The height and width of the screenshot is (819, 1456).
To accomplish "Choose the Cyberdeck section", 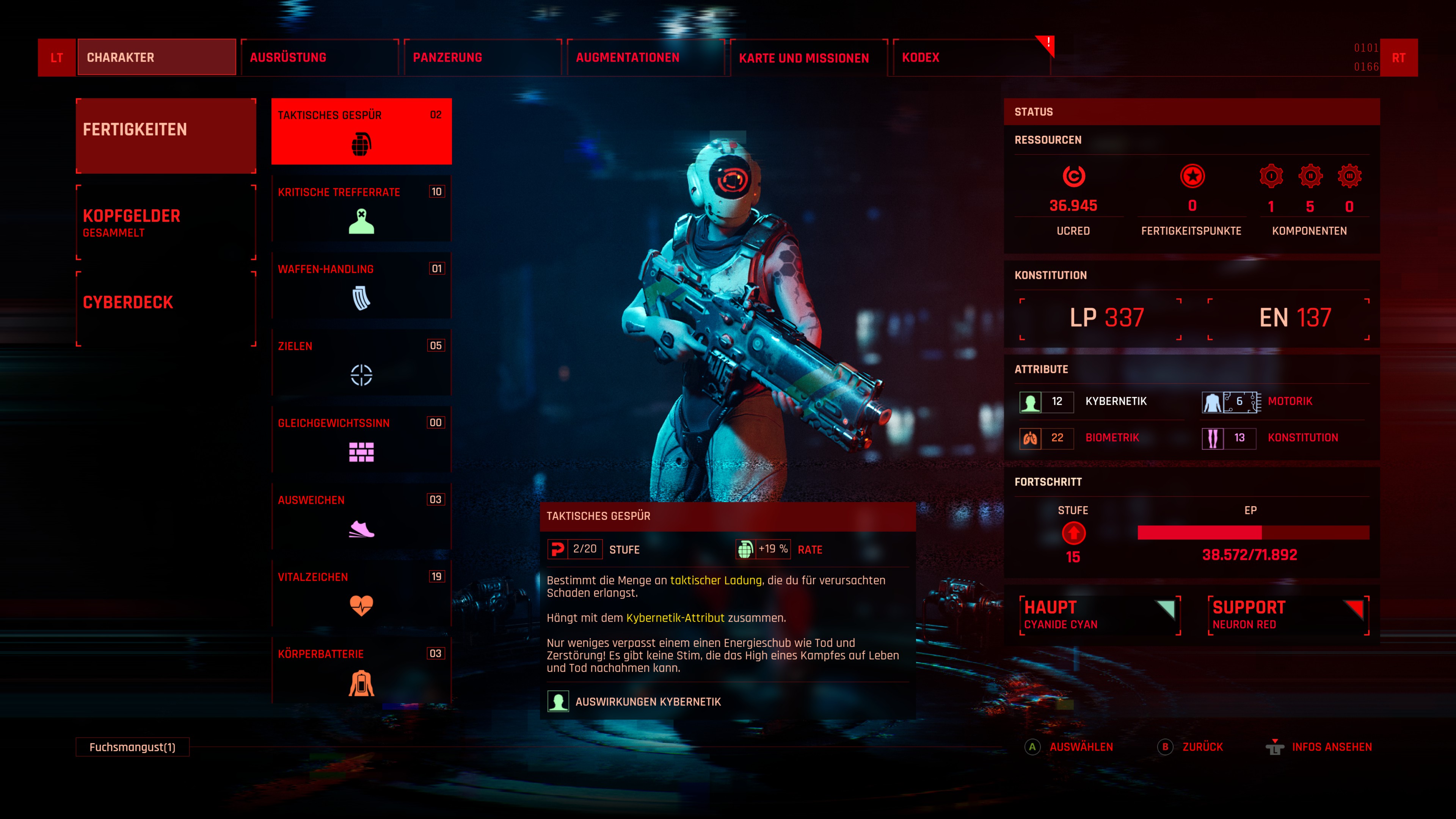I will [x=166, y=309].
